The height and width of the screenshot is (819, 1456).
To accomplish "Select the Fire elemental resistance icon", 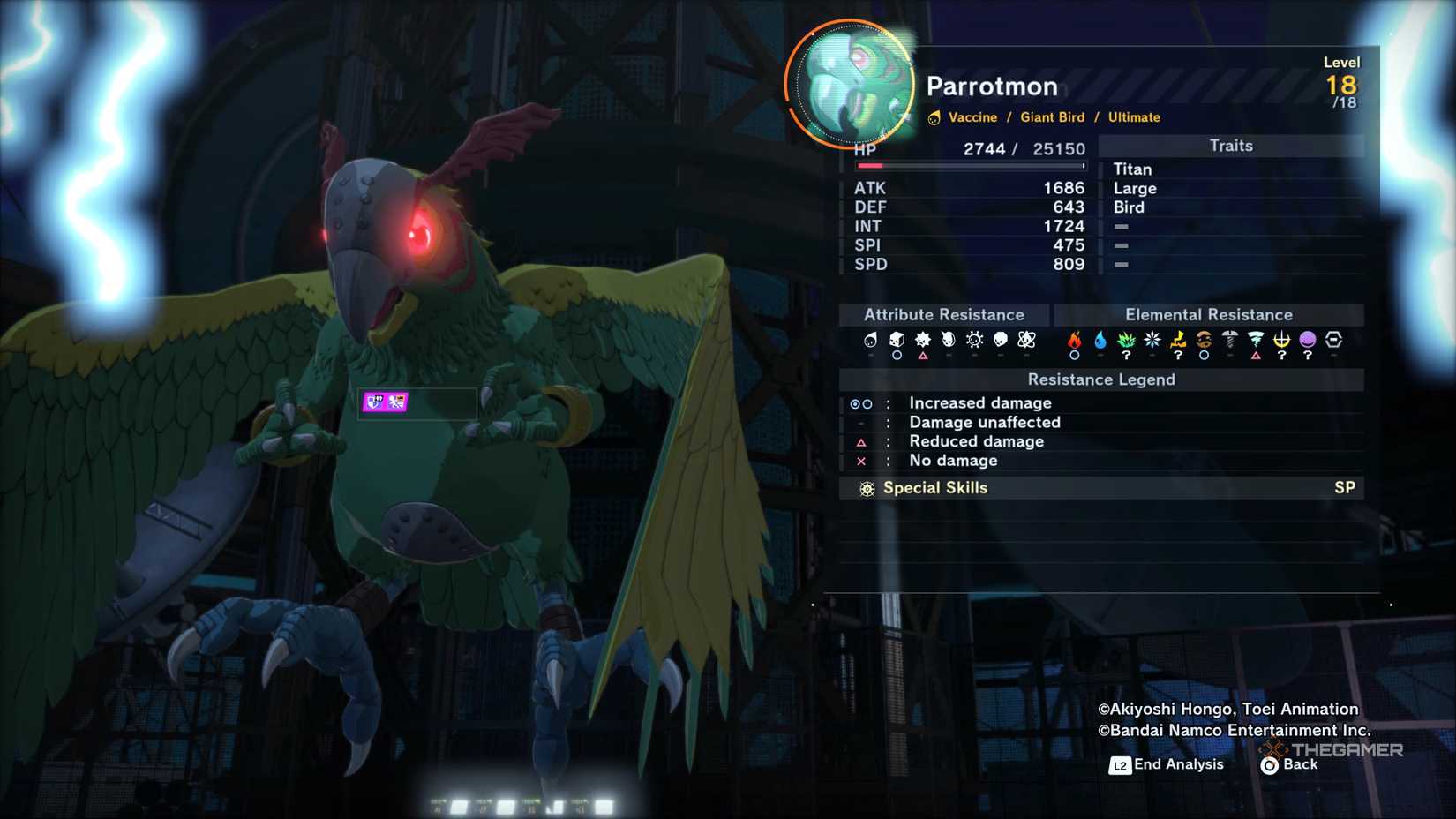I will coord(1075,340).
